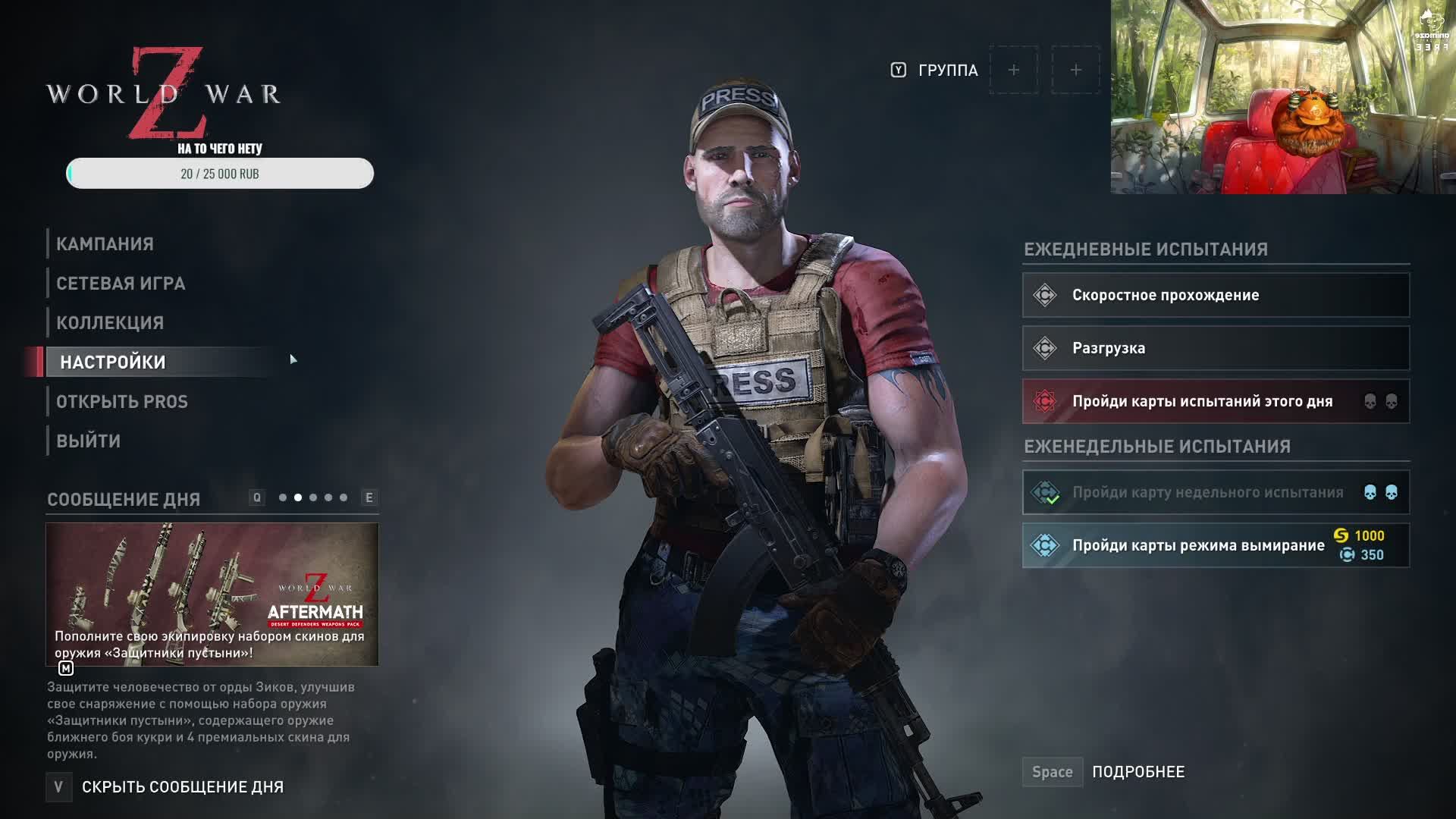Screen dimensions: 1456x819
Task: Select the Пройди карту недельного испытания challenge
Action: click(x=1216, y=492)
